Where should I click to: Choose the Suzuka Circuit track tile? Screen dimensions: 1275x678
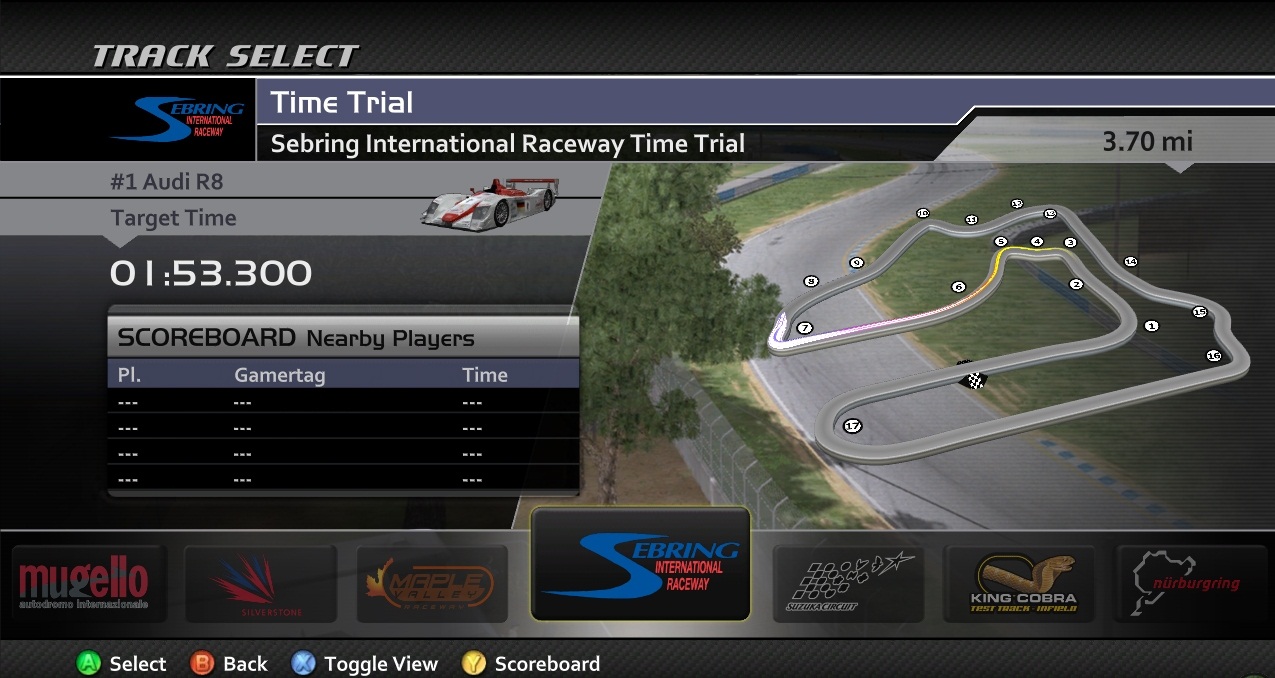pyautogui.click(x=847, y=584)
